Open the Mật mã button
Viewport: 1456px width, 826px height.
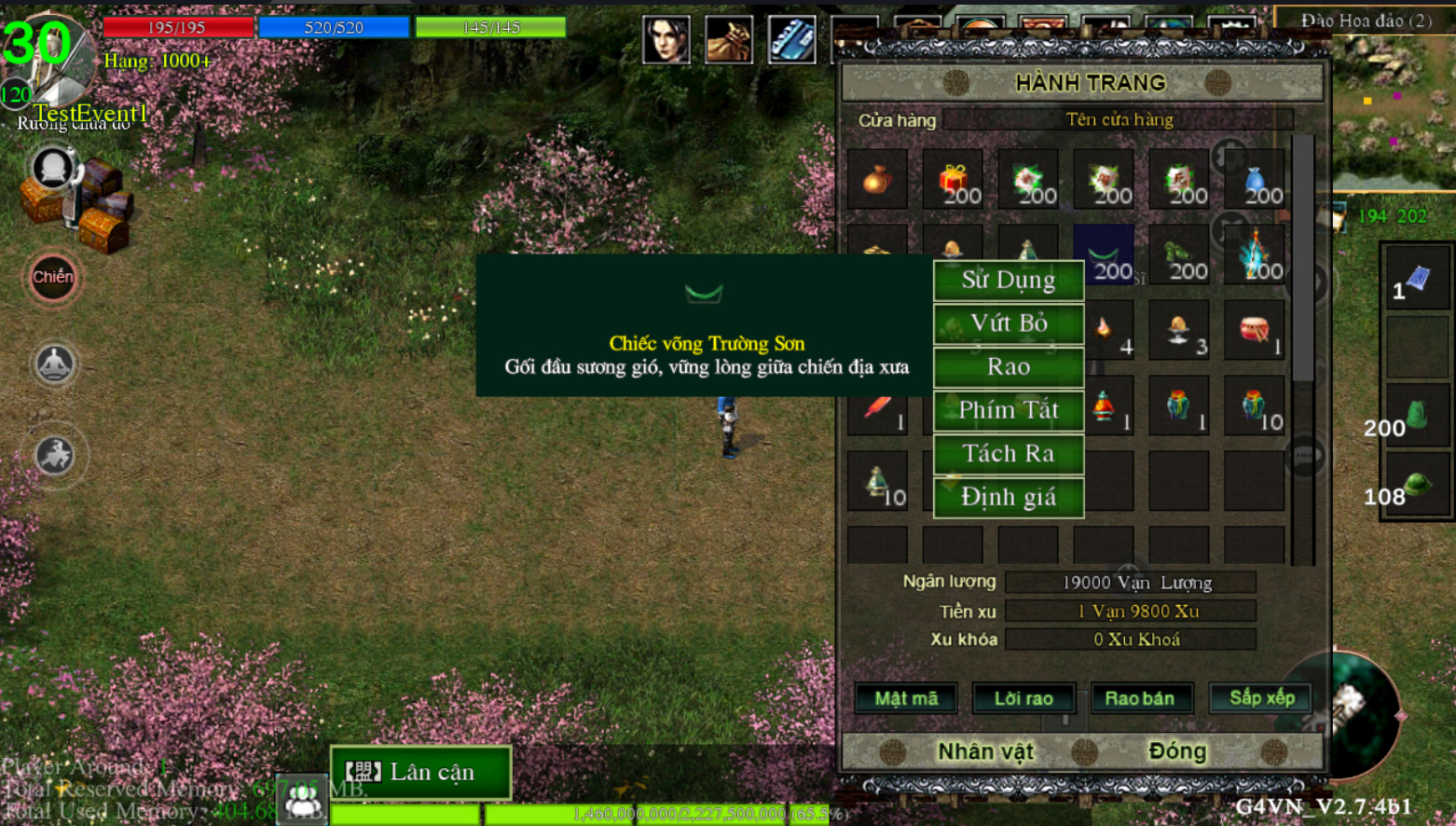point(906,698)
